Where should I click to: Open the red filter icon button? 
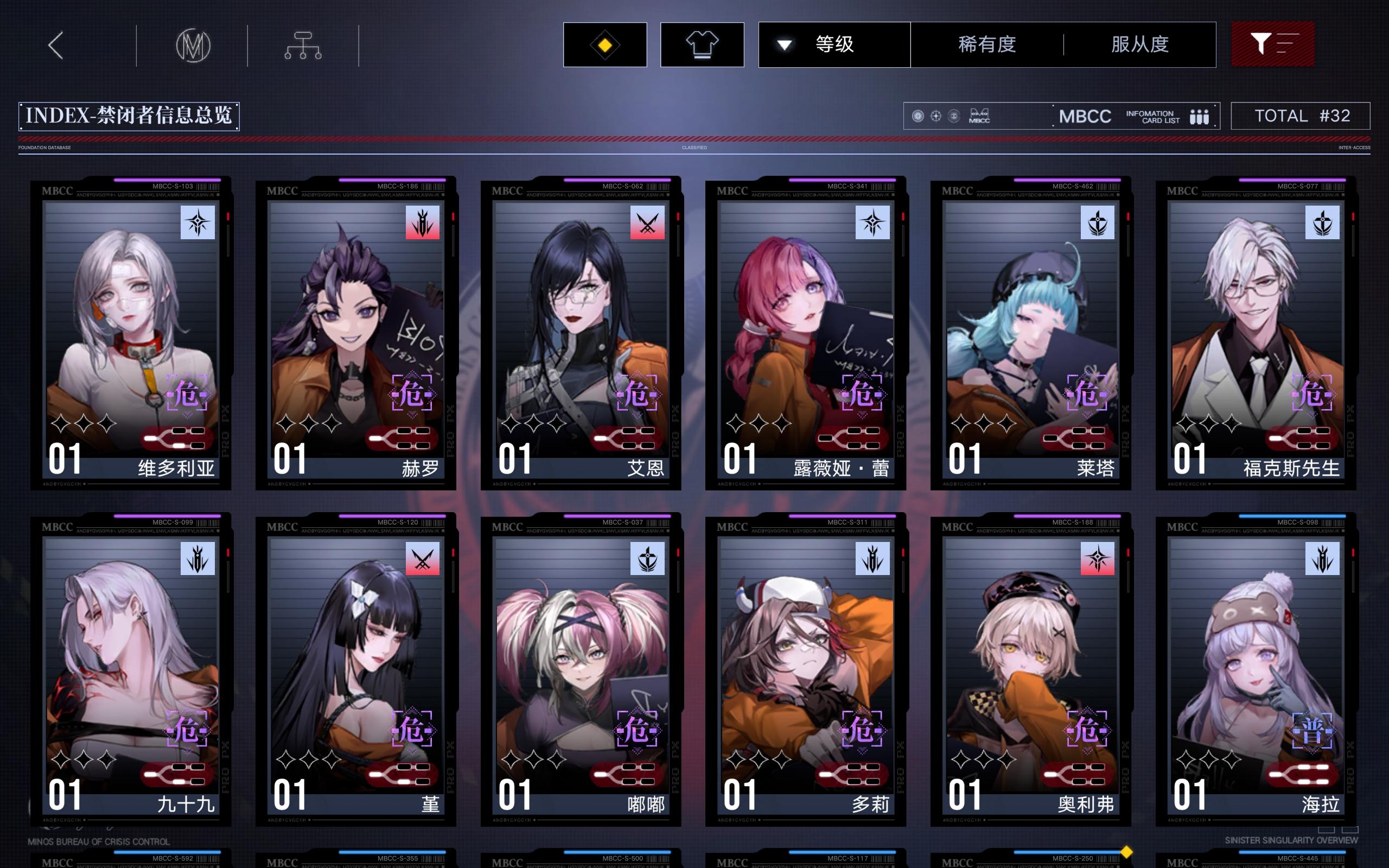coord(1273,43)
